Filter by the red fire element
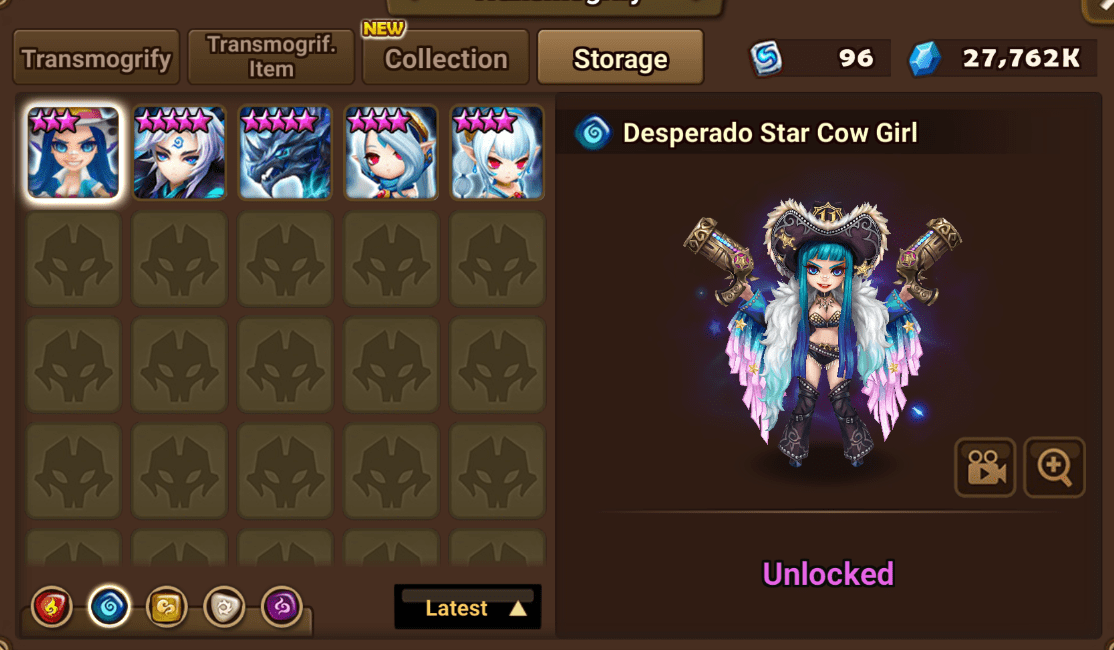 52,607
